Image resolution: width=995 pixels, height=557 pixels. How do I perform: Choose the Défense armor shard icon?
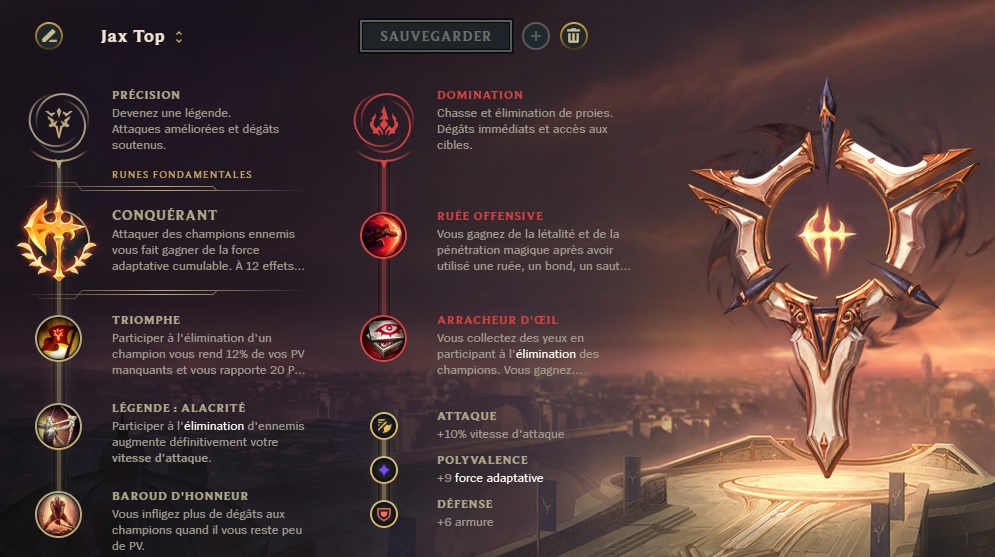tap(383, 513)
